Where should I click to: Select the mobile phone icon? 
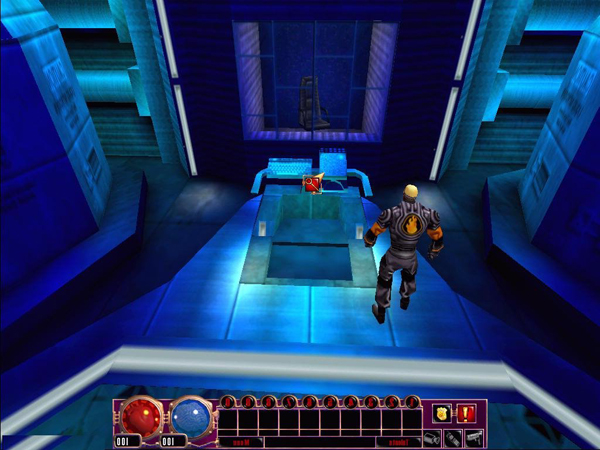[452, 438]
